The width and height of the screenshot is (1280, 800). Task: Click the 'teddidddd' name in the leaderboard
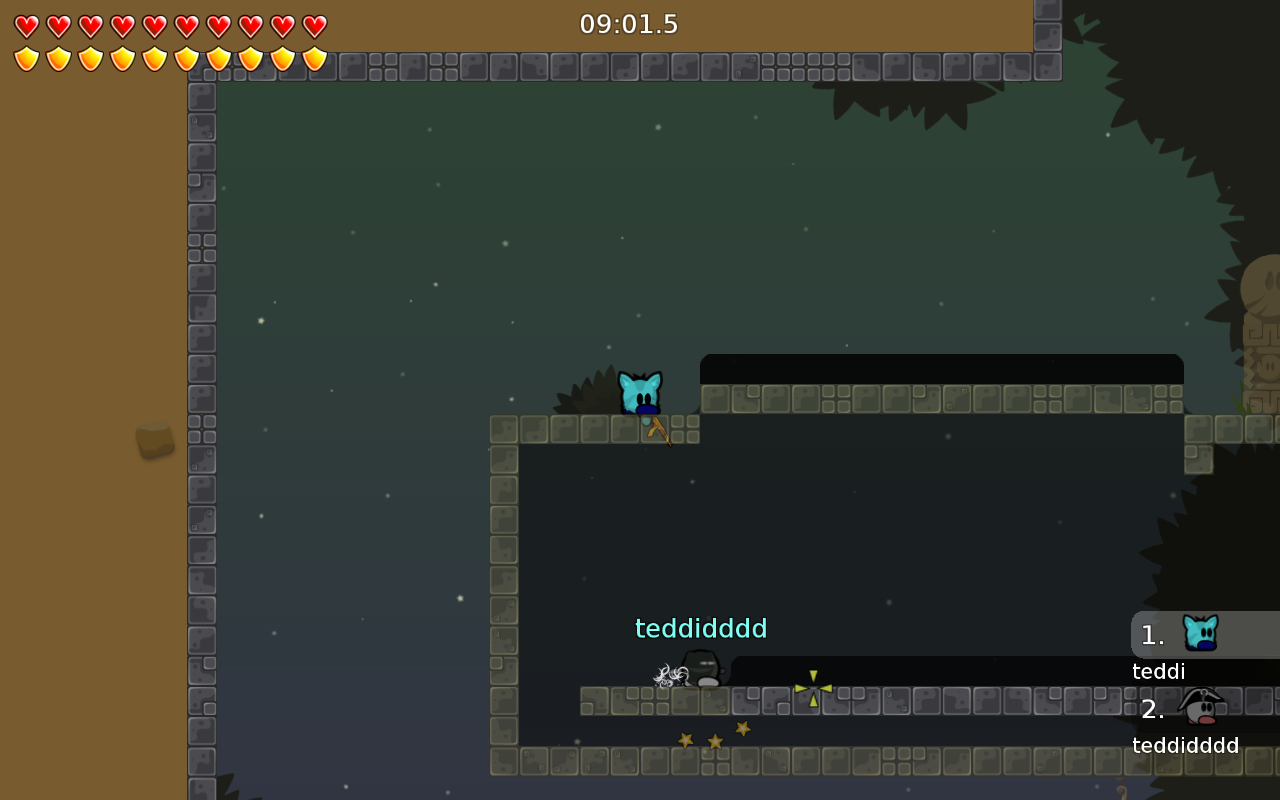[x=1186, y=745]
